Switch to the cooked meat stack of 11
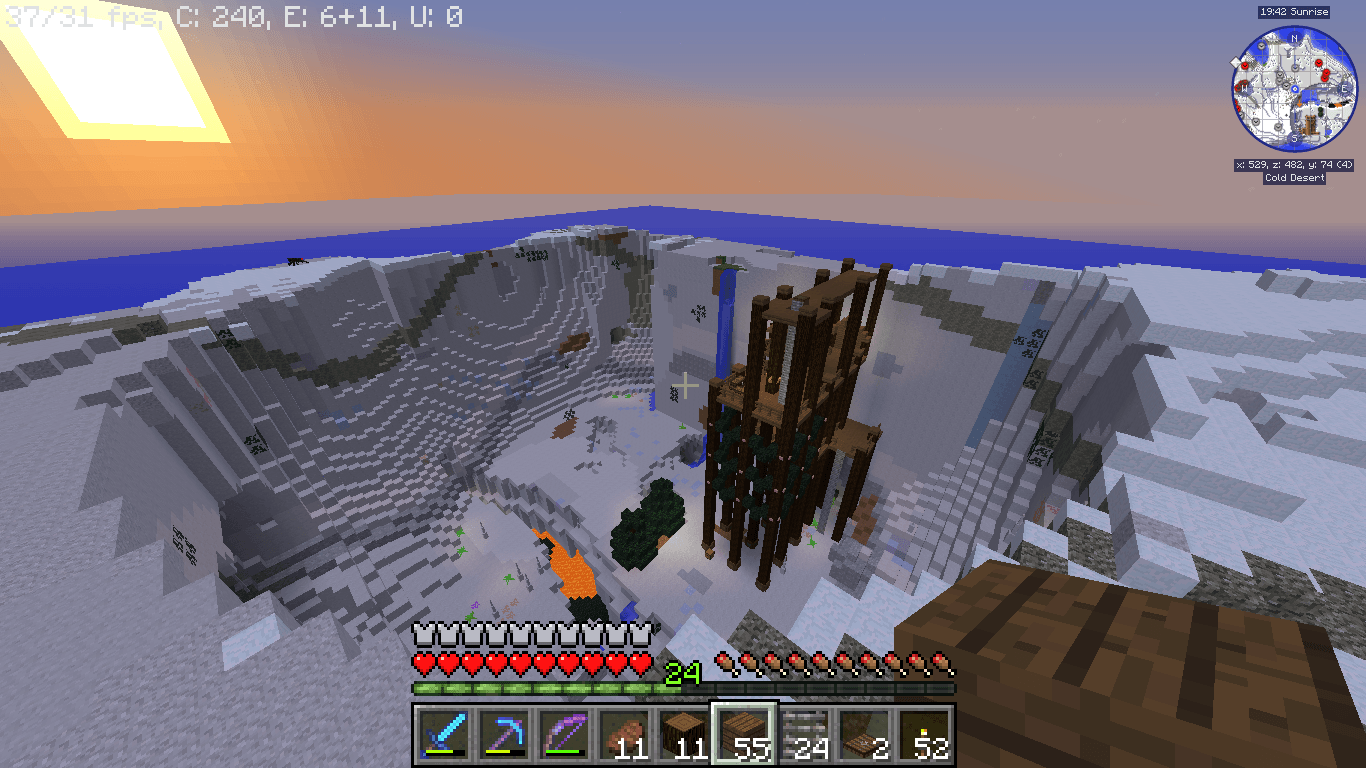1366x768 pixels. (623, 734)
